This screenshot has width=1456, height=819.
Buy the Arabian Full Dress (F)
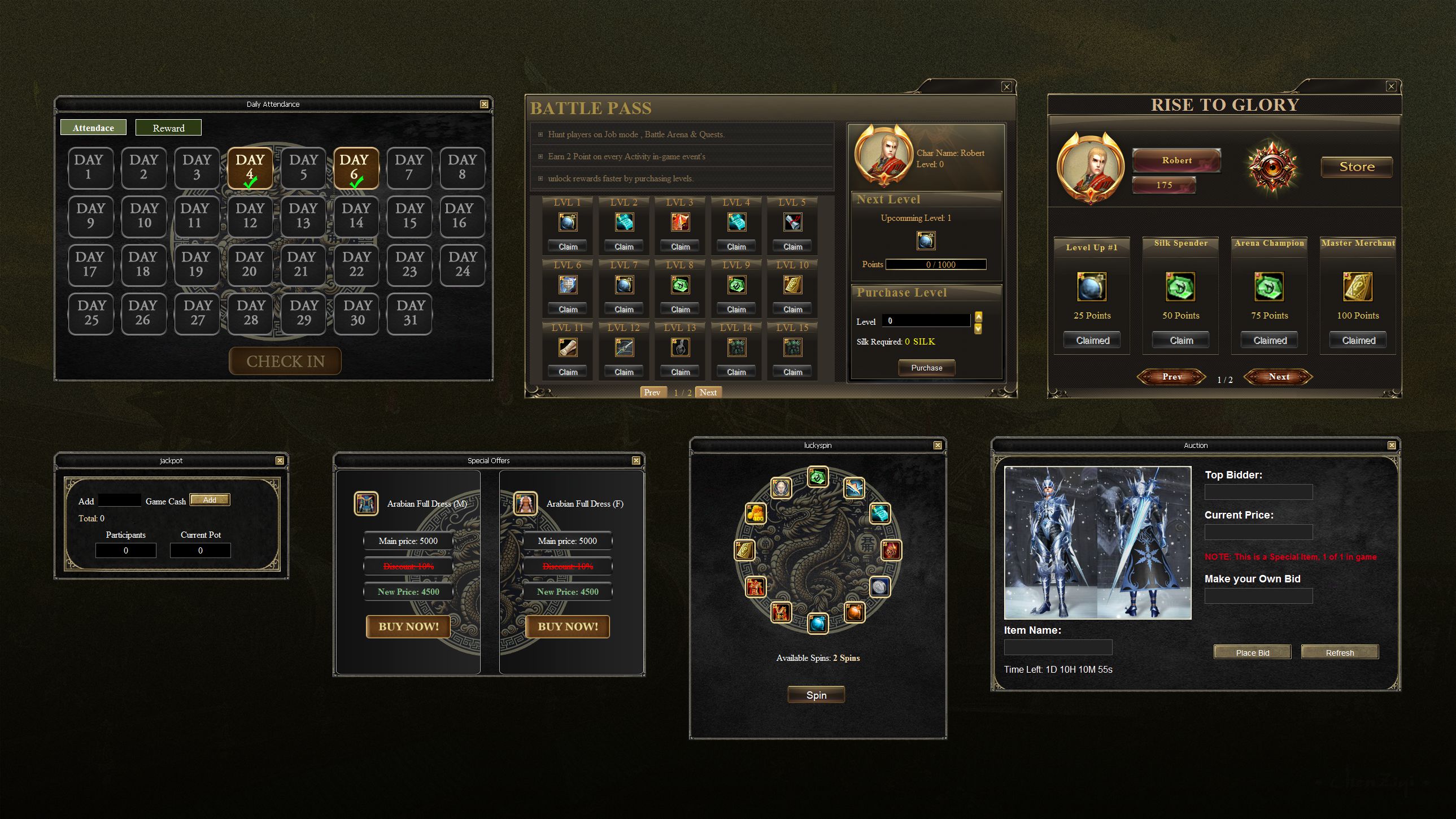(568, 626)
